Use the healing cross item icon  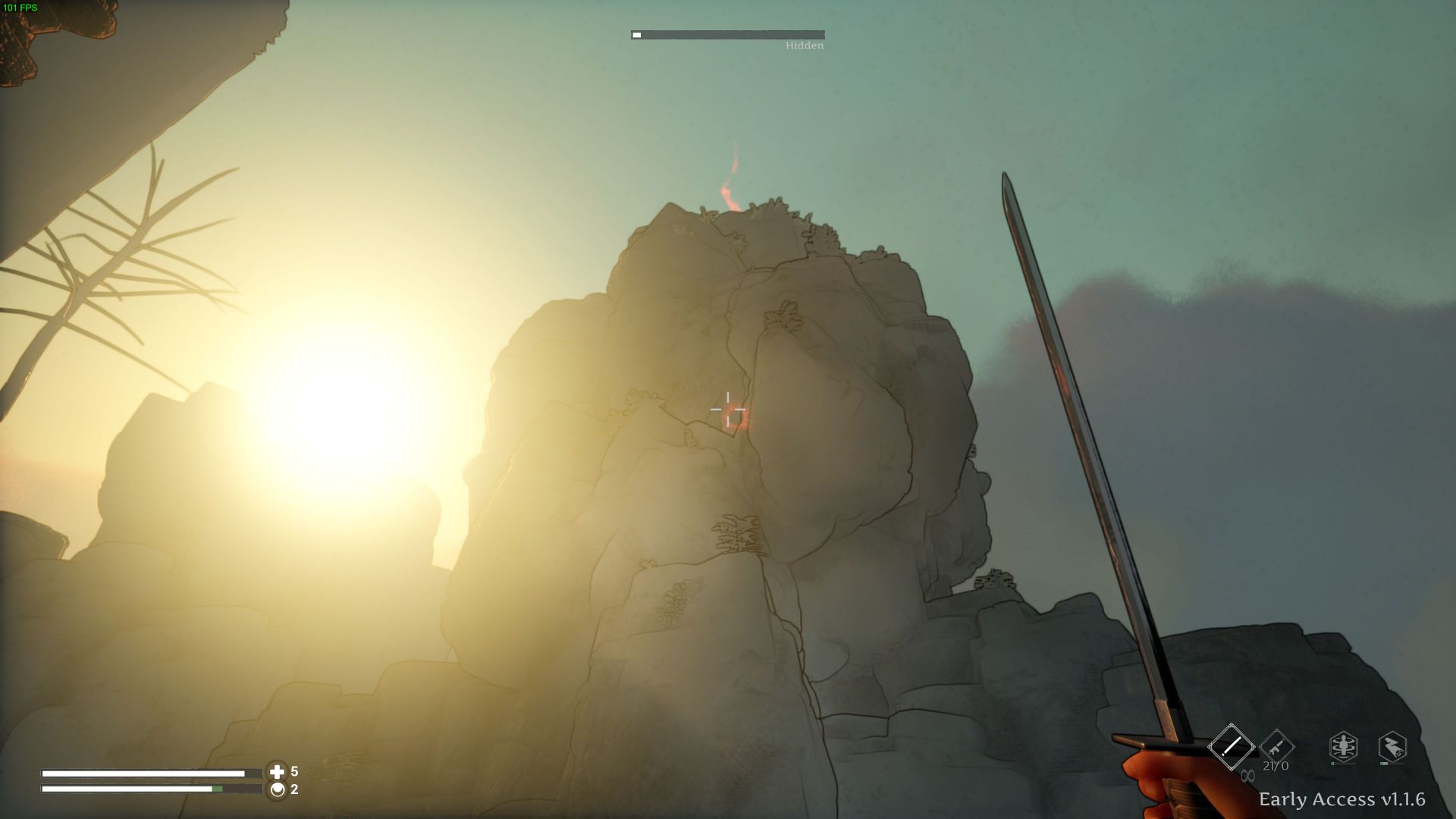pos(277,772)
